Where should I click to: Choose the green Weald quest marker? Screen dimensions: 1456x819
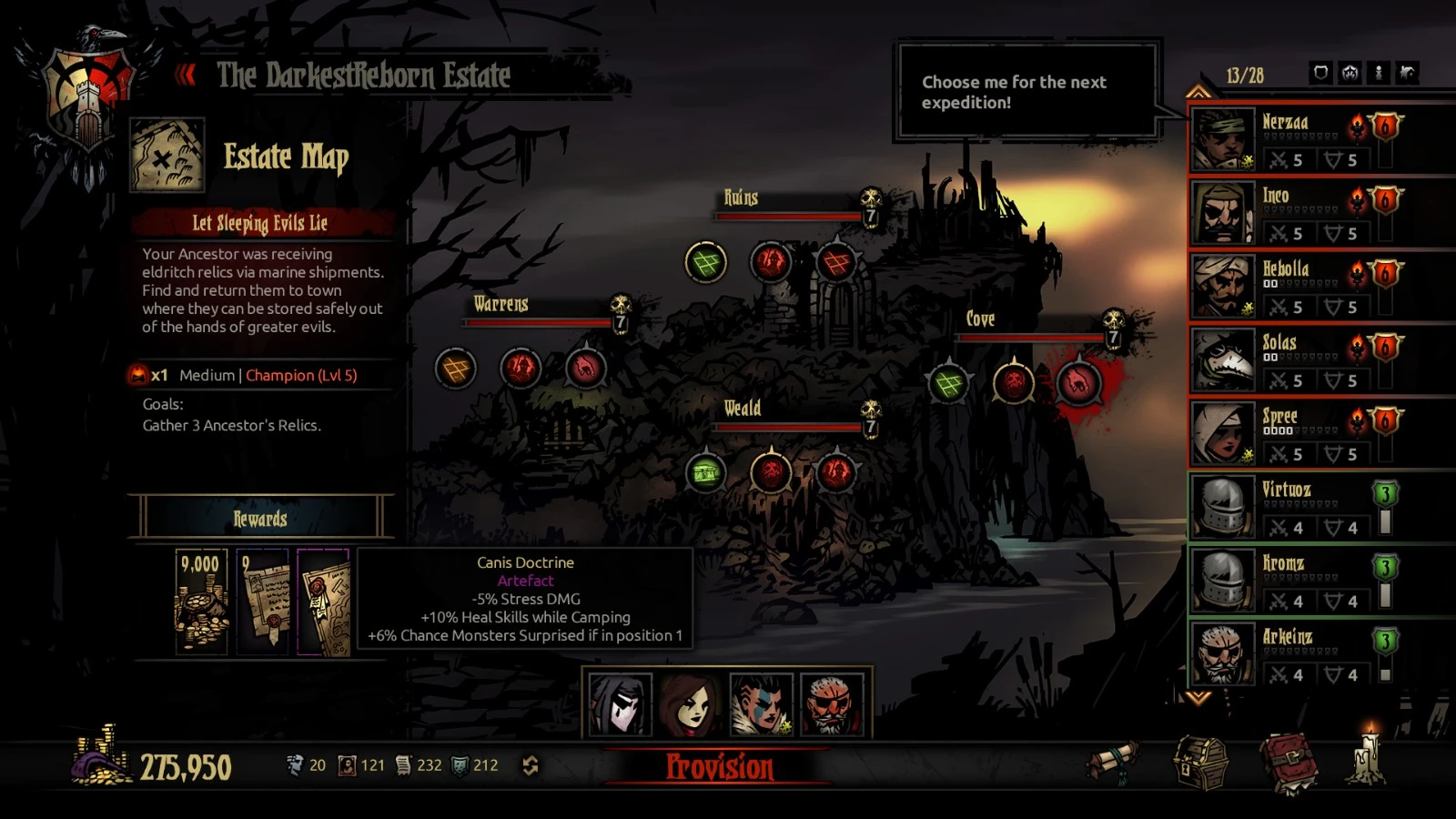pos(706,472)
